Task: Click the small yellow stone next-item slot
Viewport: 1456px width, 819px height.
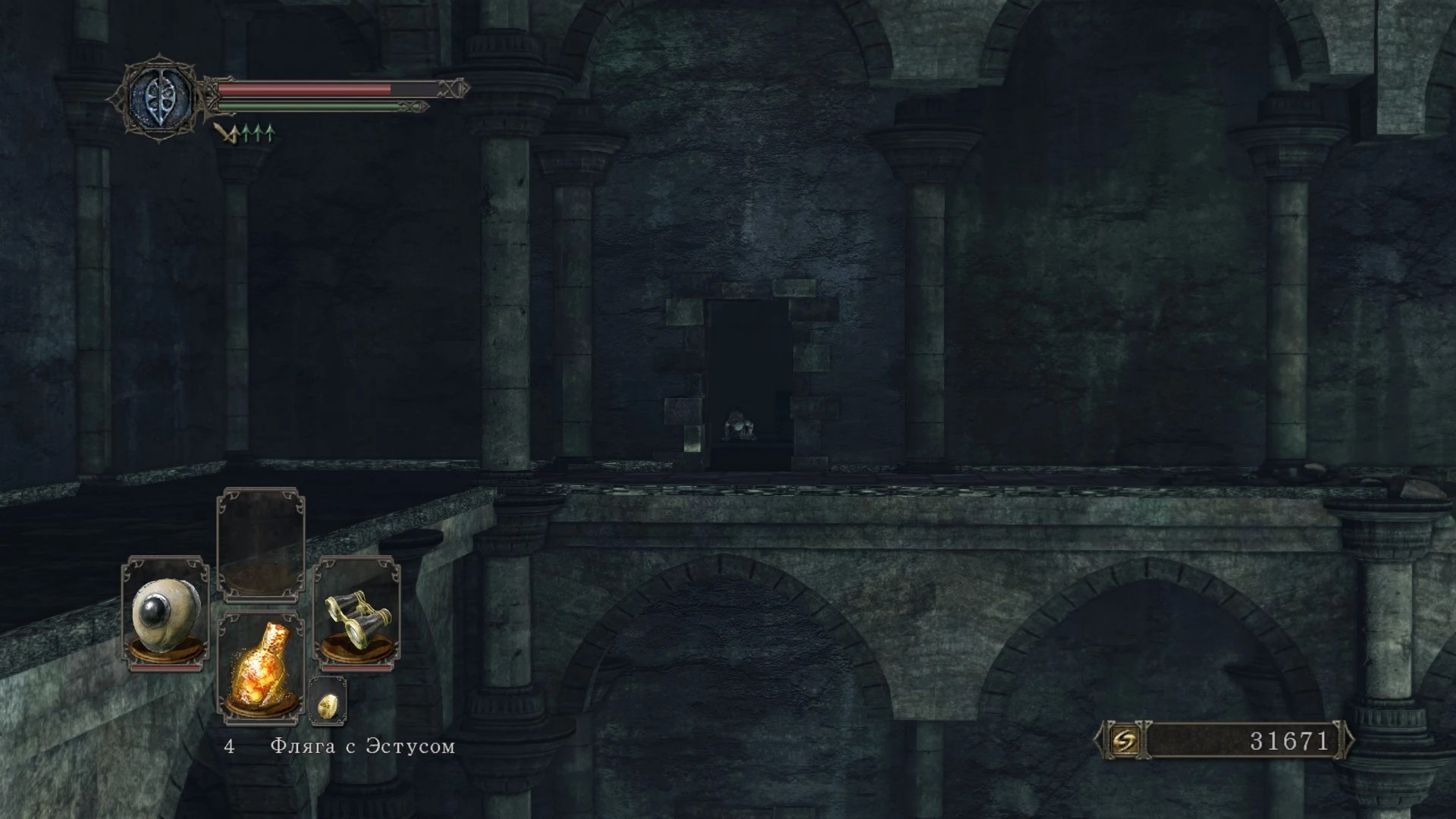Action: pyautogui.click(x=328, y=701)
